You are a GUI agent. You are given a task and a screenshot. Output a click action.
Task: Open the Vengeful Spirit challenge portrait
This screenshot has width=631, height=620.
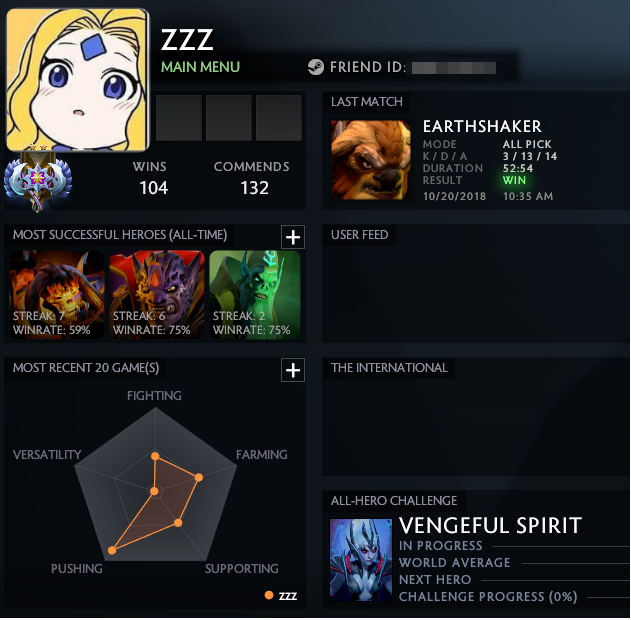point(361,559)
